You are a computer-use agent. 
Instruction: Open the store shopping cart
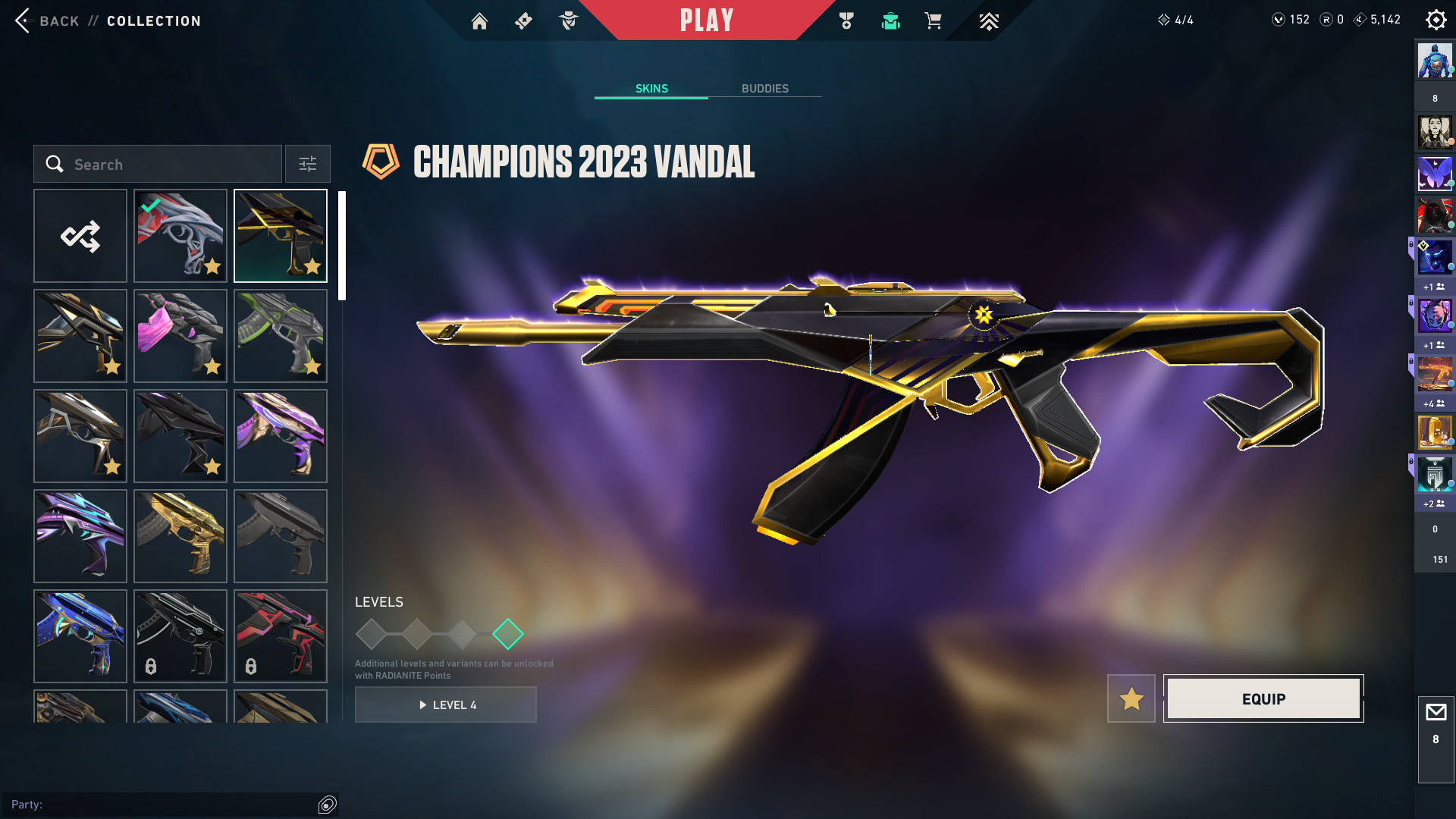pyautogui.click(x=933, y=21)
